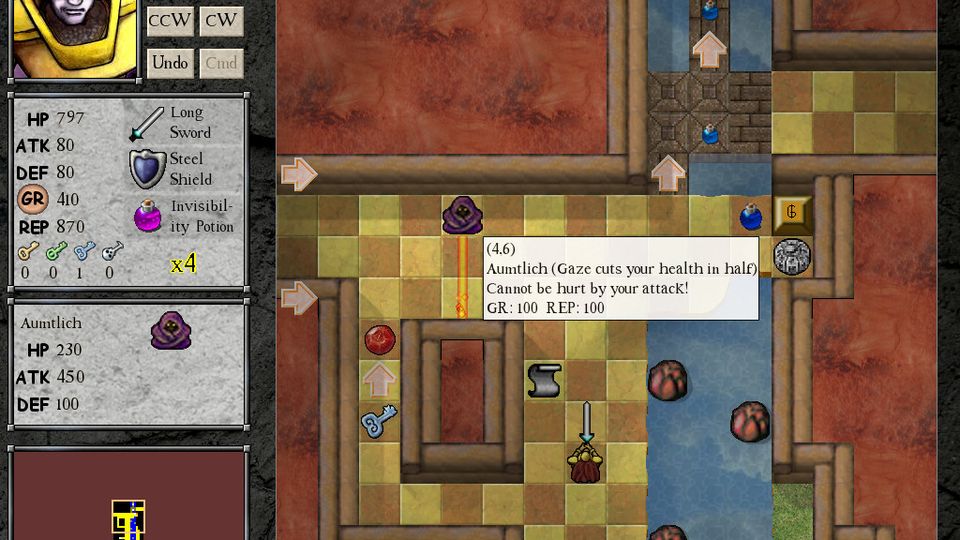The width and height of the screenshot is (960, 540).
Task: Rotate counter-clockwise with the CCW button
Action: (170, 21)
